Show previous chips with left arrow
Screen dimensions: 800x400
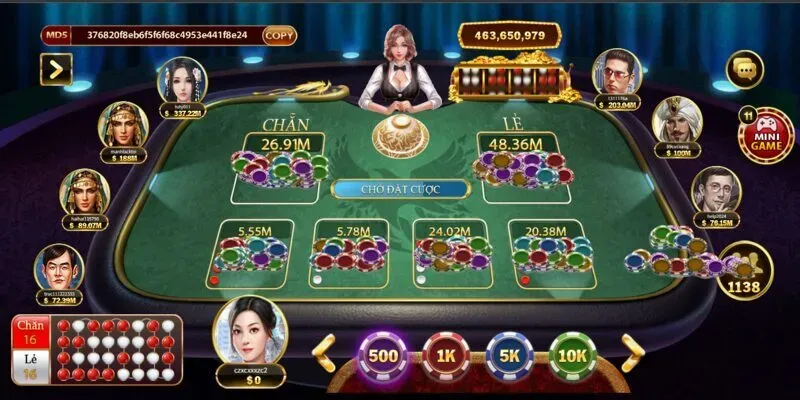(323, 351)
